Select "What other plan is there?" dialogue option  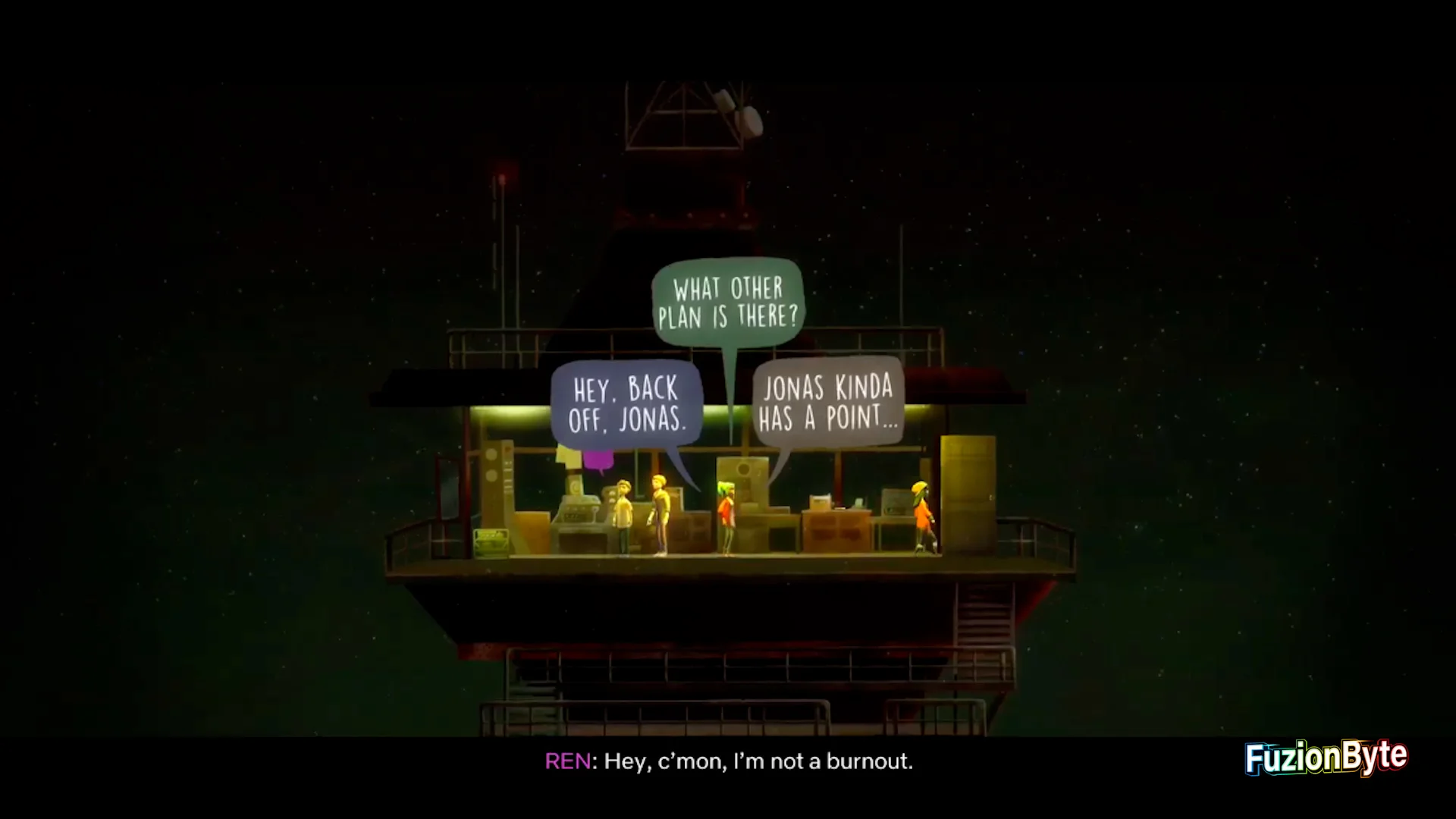tap(728, 303)
